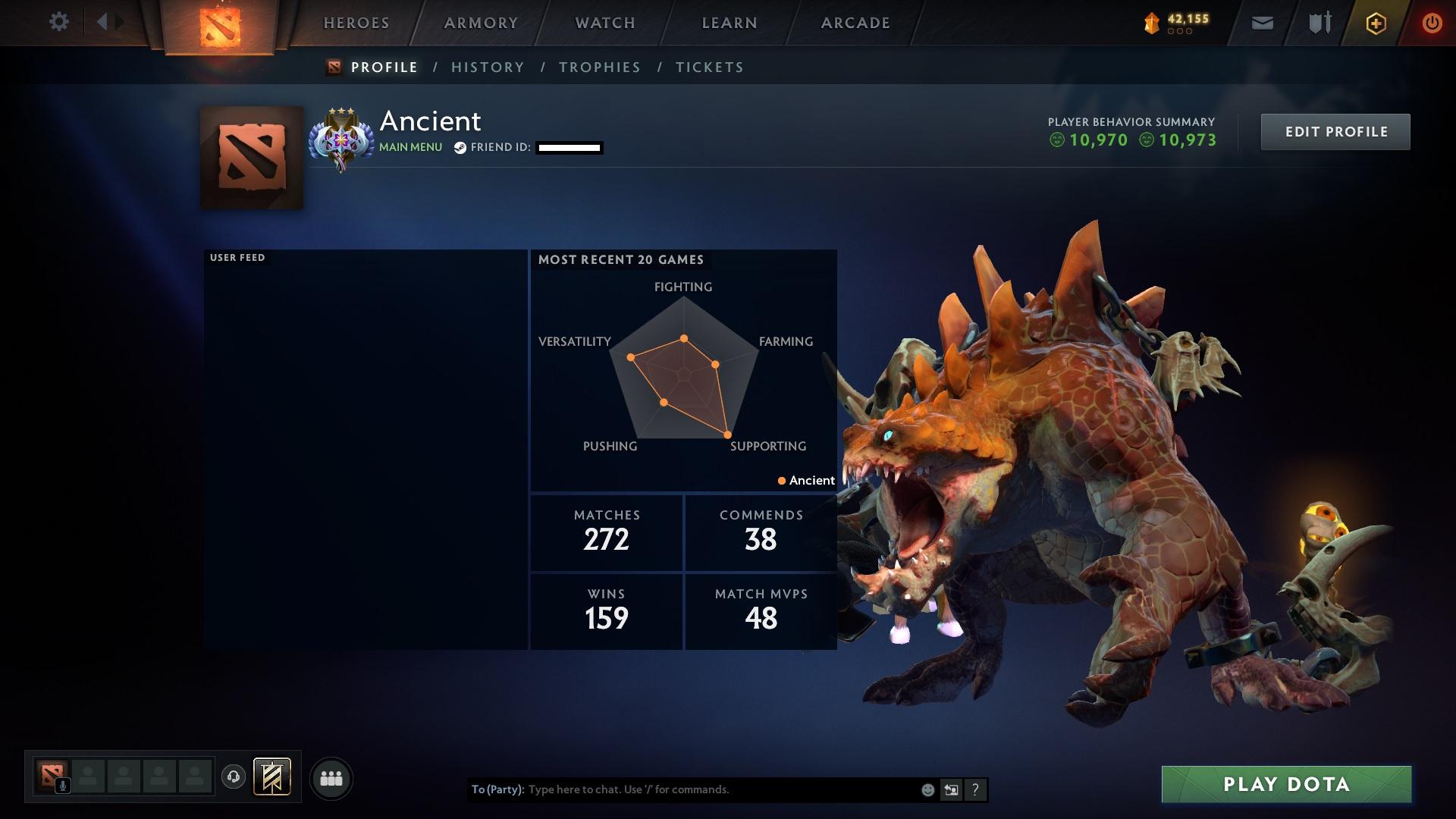Click the Edit Profile button
The width and height of the screenshot is (1456, 819).
(1335, 132)
